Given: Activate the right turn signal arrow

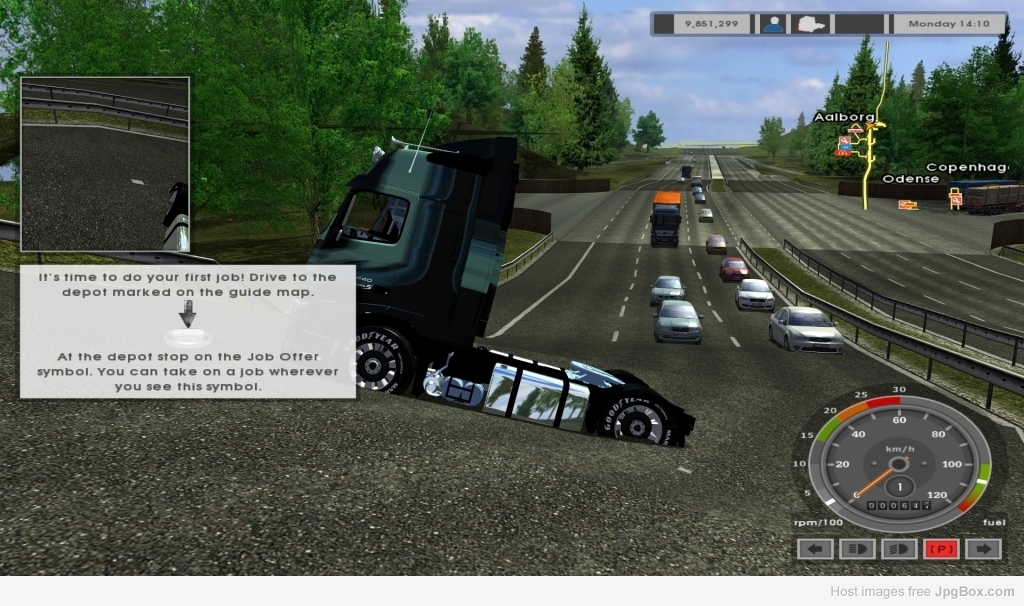Looking at the screenshot, I should point(983,548).
